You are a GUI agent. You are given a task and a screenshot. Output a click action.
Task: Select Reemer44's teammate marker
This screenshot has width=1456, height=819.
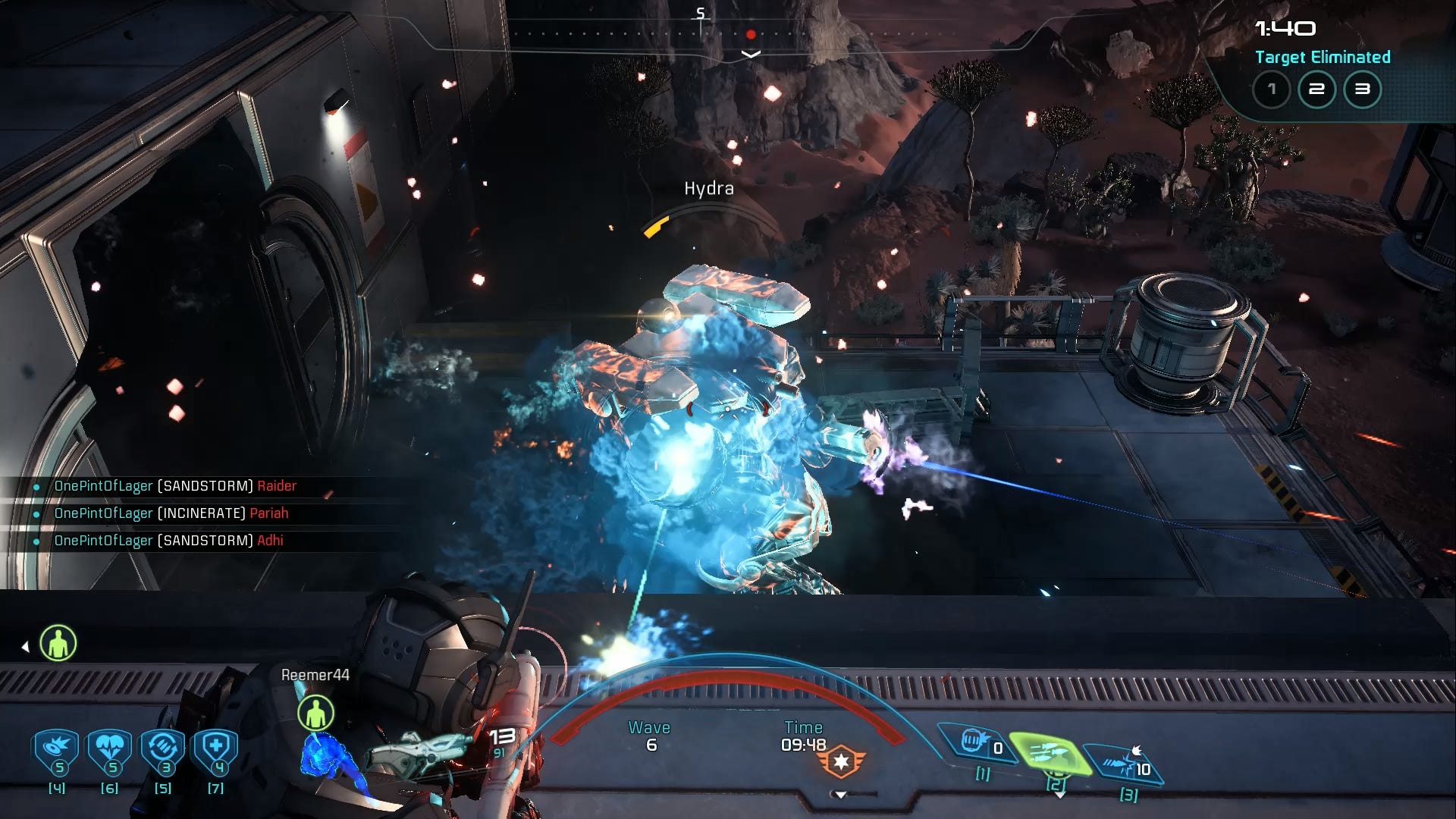tap(315, 713)
